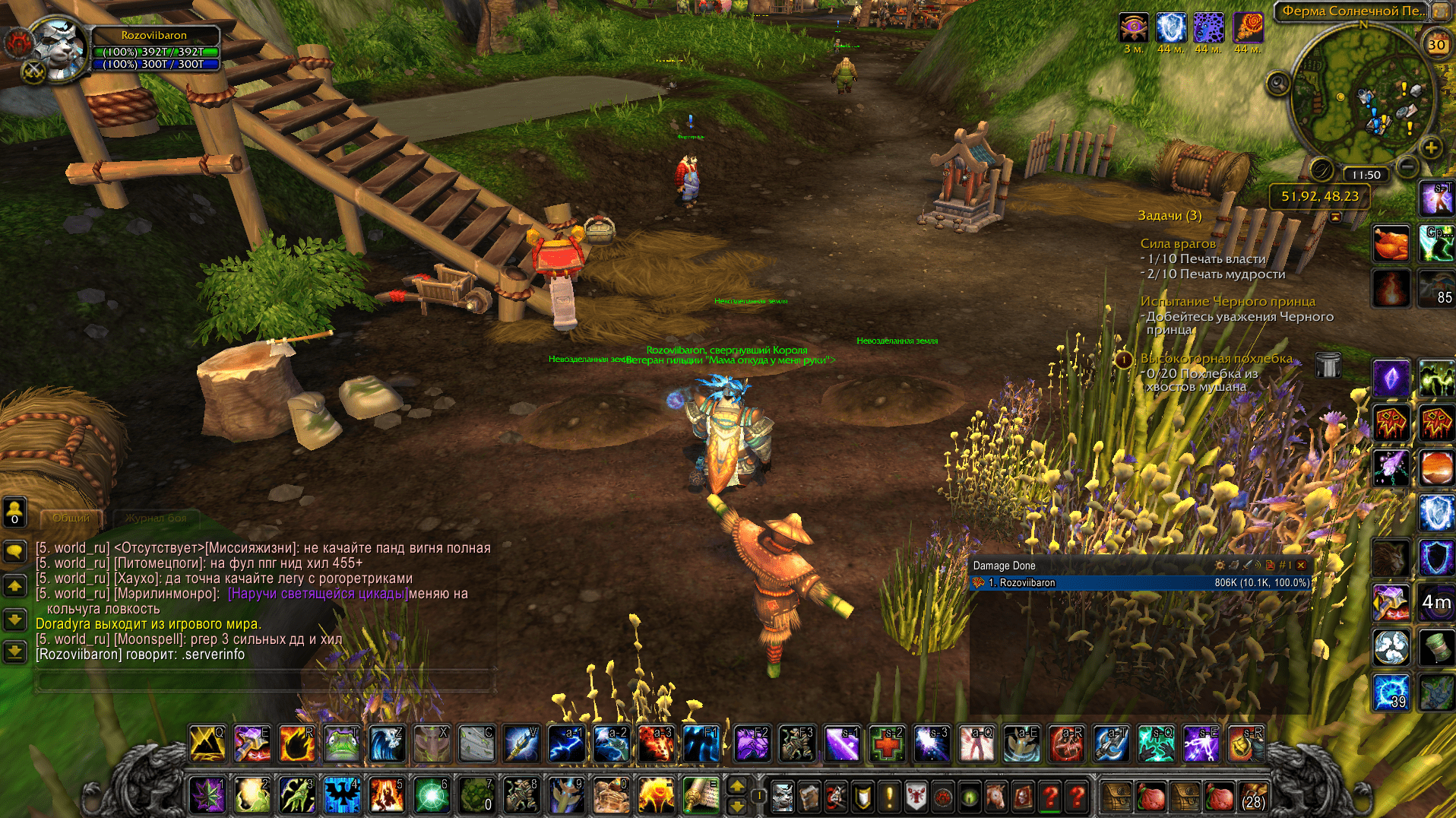
Task: Zoom in the minimap with plus button
Action: pyautogui.click(x=1431, y=148)
